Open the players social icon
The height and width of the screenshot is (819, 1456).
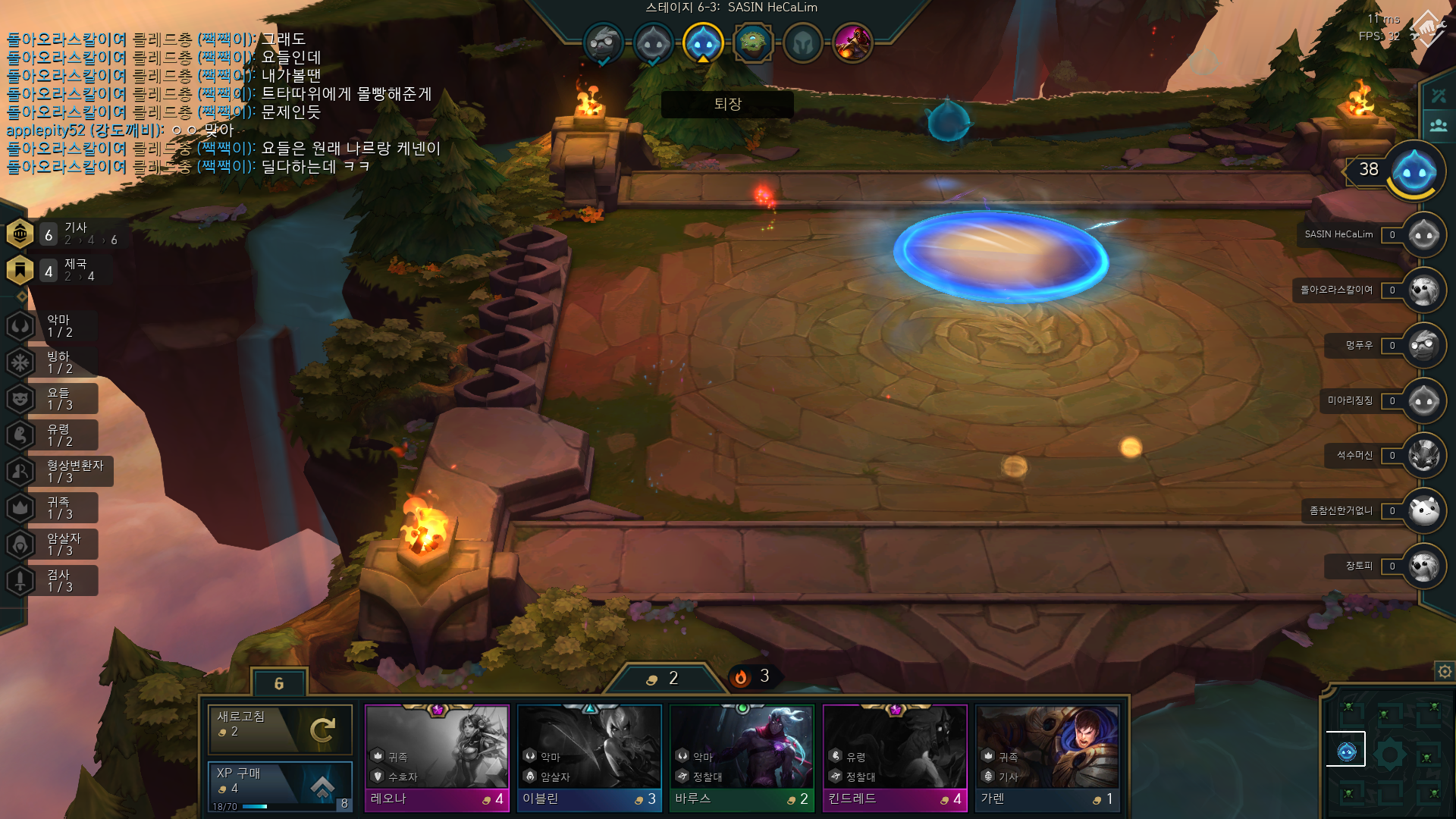coord(1439,125)
